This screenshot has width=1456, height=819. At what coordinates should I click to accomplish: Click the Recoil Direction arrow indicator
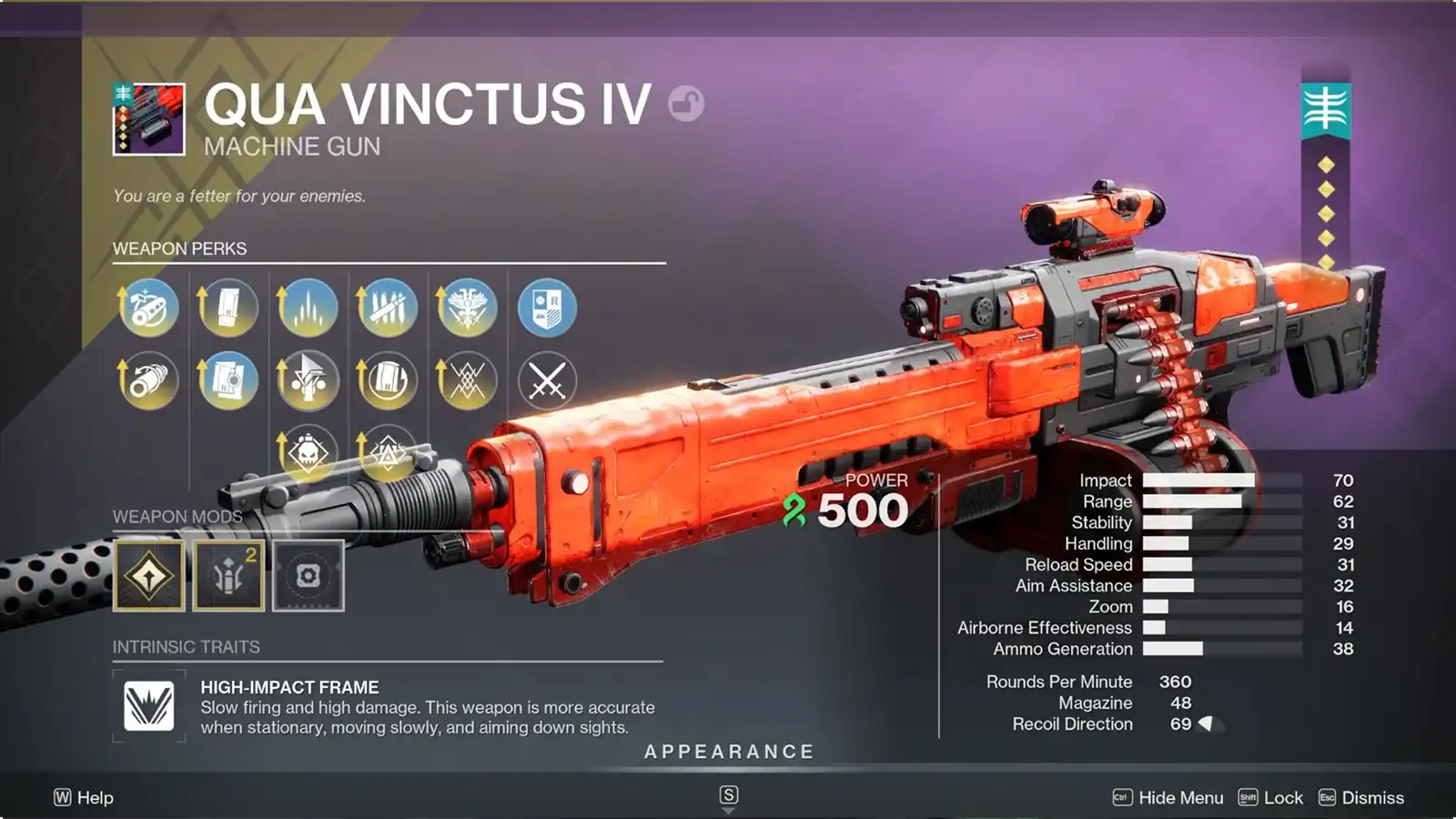tap(1206, 723)
